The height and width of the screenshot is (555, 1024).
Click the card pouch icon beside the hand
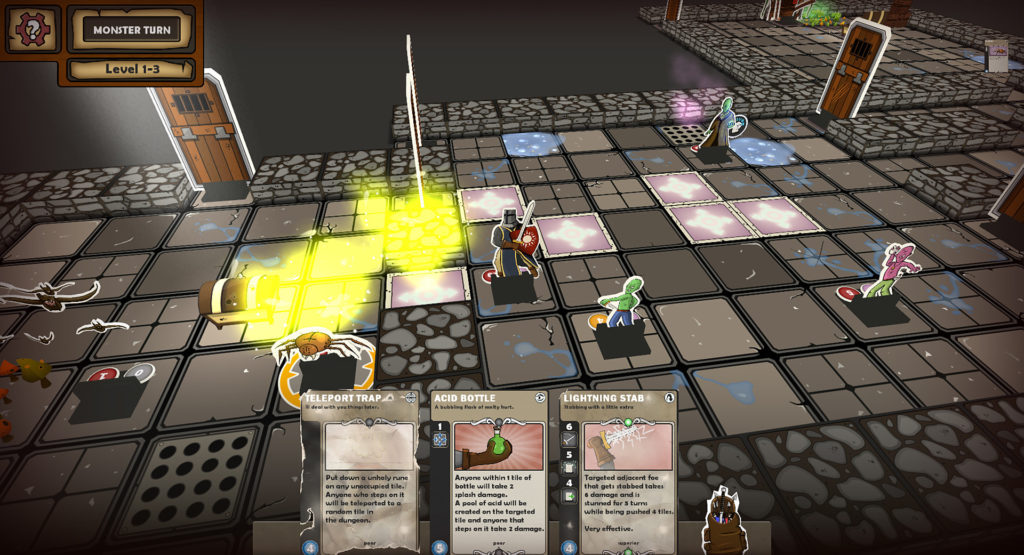(x=723, y=521)
